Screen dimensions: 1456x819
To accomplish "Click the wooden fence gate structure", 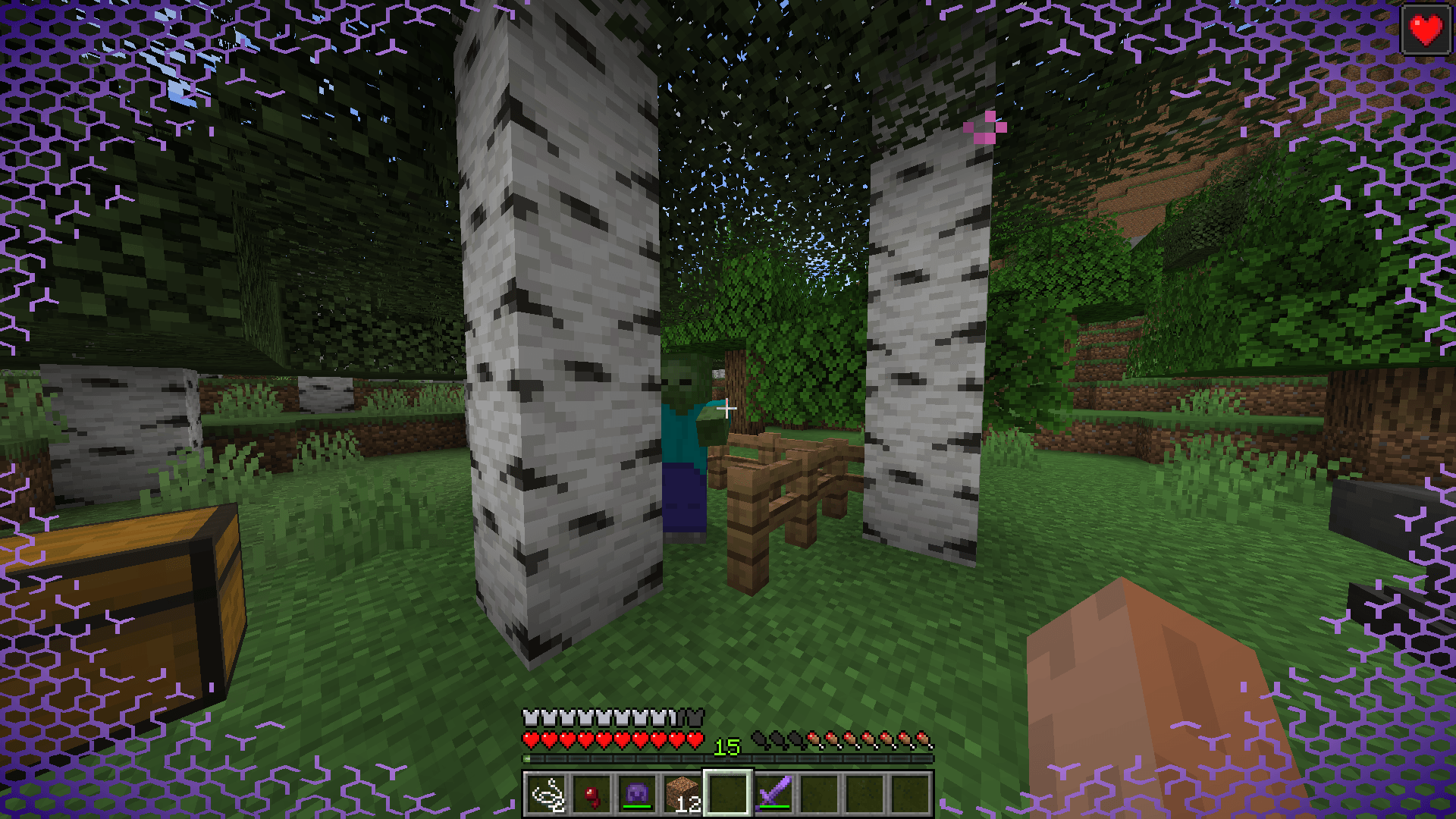I will pos(781,493).
